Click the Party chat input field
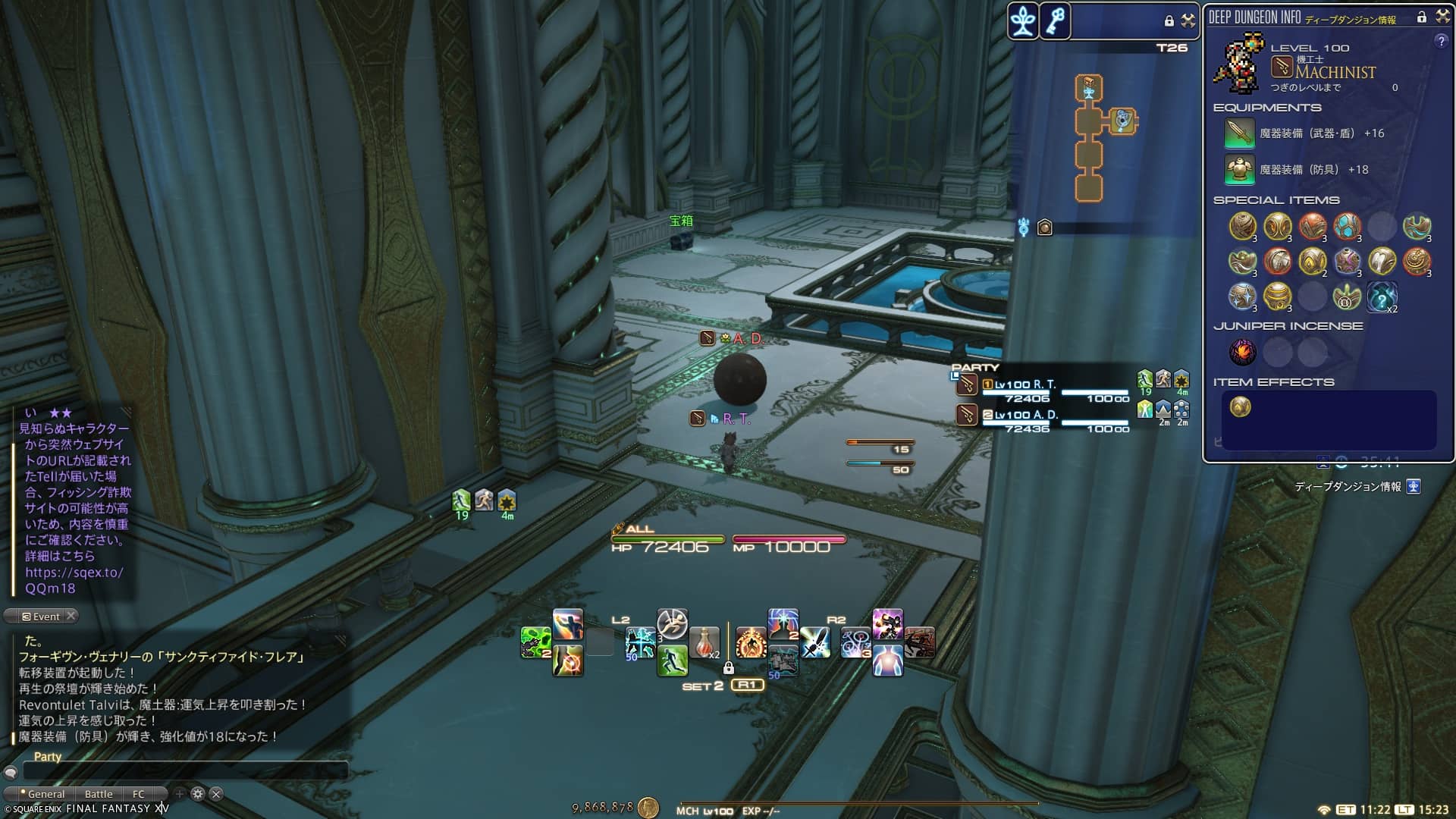The height and width of the screenshot is (819, 1456). (x=186, y=771)
